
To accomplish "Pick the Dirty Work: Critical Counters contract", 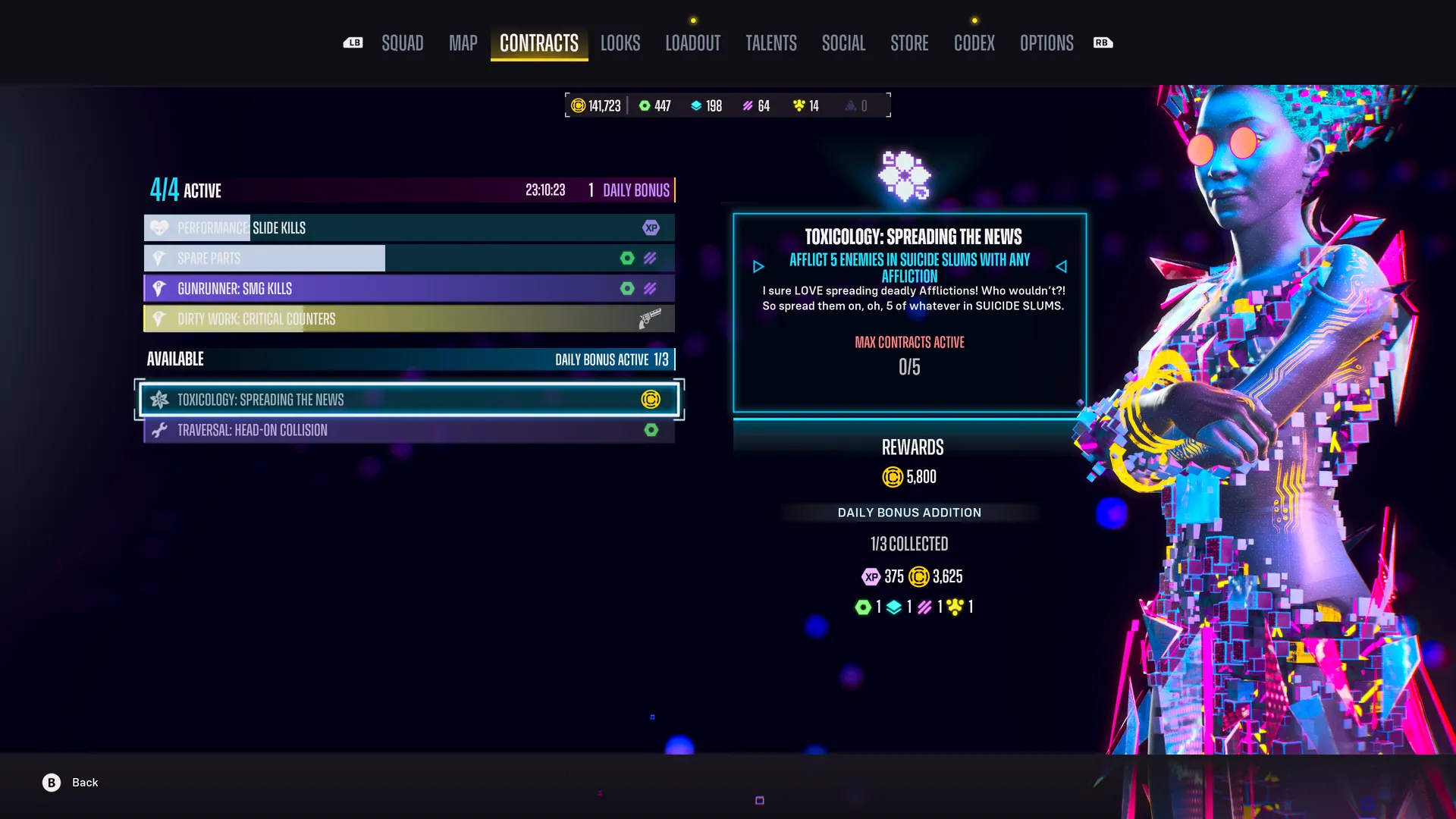I will point(409,318).
